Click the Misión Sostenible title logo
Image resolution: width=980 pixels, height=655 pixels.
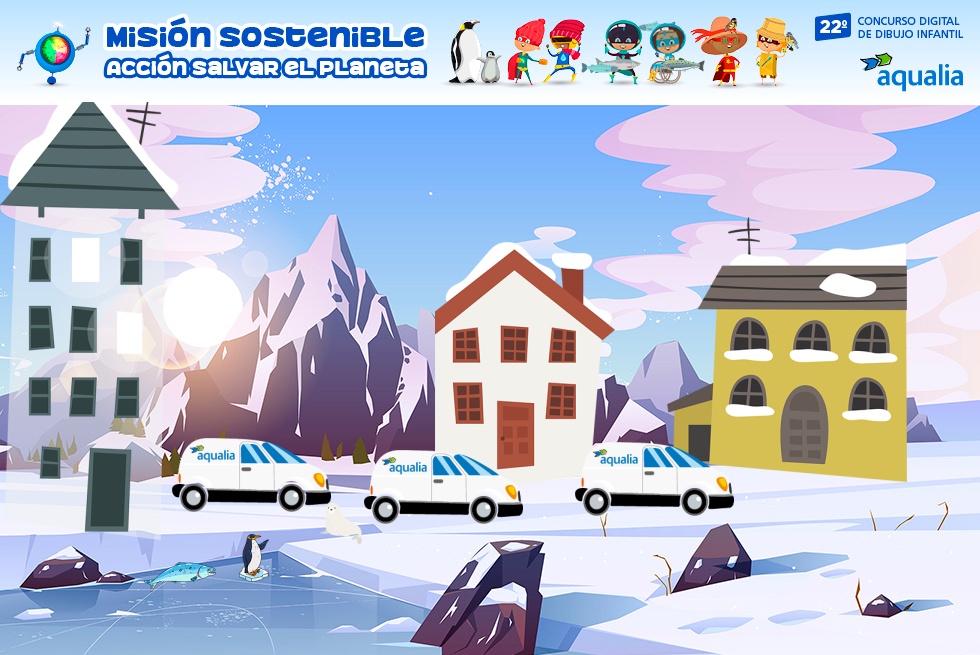click(265, 51)
